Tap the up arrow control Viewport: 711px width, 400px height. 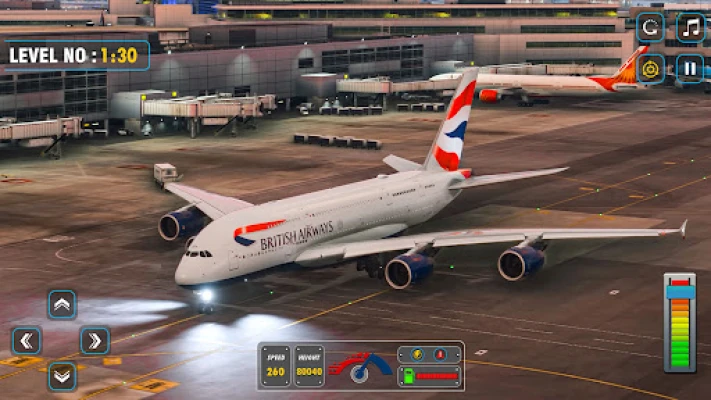pyautogui.click(x=62, y=305)
